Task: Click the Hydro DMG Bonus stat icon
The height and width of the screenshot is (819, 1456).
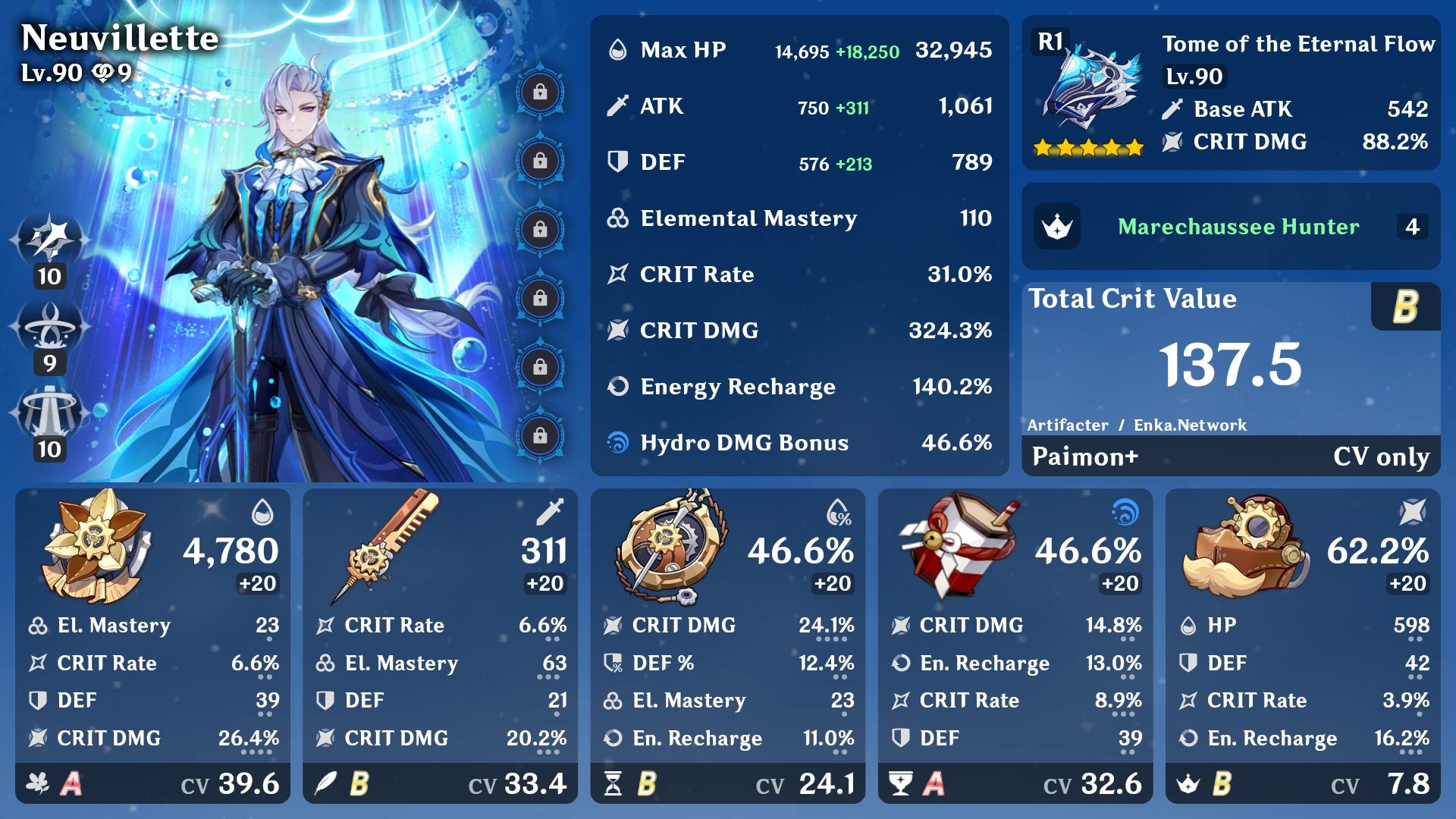Action: (617, 443)
